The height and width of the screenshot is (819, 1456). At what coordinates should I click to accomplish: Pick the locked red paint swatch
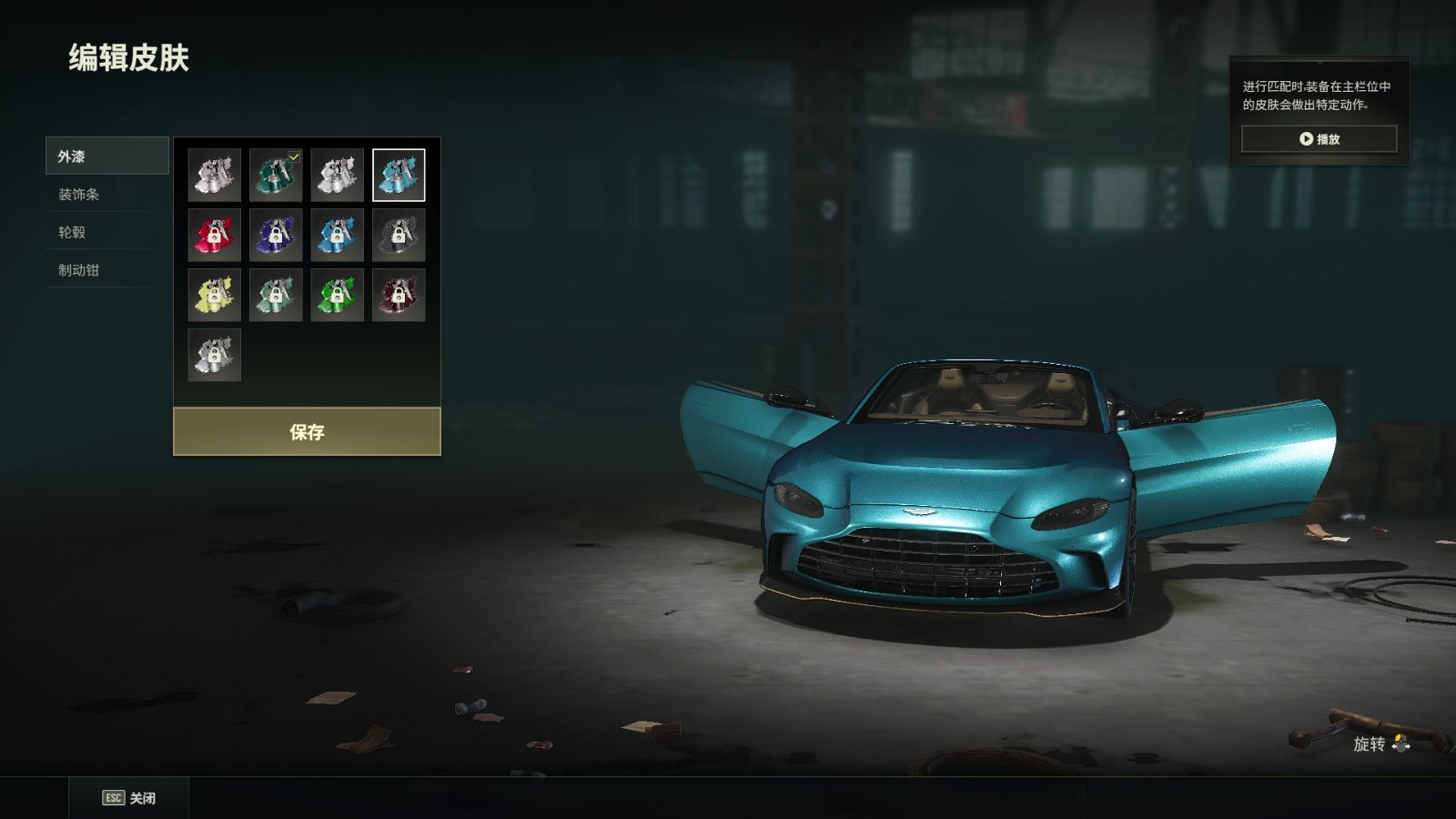tap(215, 235)
